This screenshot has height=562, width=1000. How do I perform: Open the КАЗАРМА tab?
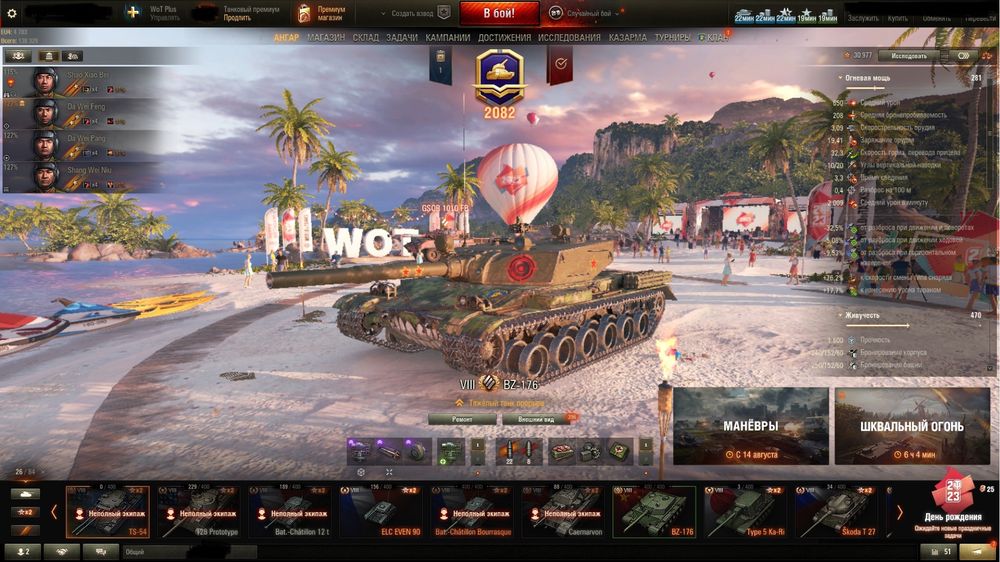[x=628, y=38]
